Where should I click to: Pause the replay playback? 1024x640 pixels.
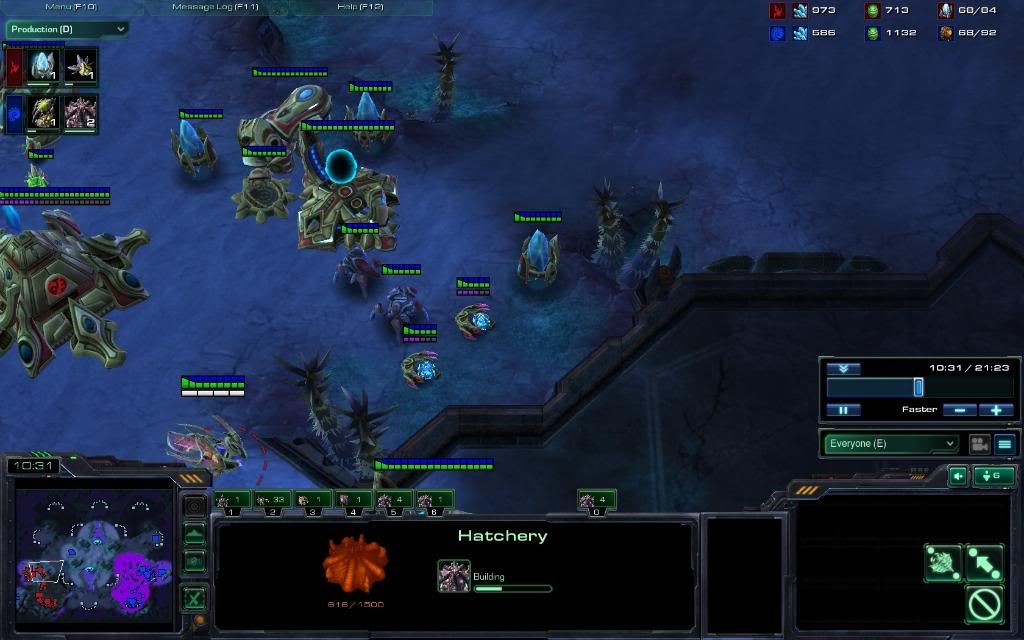tap(843, 410)
